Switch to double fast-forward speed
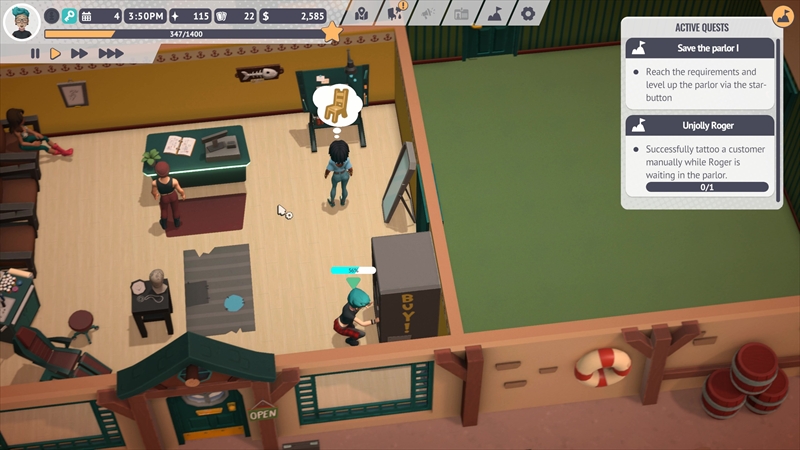 [x=80, y=53]
